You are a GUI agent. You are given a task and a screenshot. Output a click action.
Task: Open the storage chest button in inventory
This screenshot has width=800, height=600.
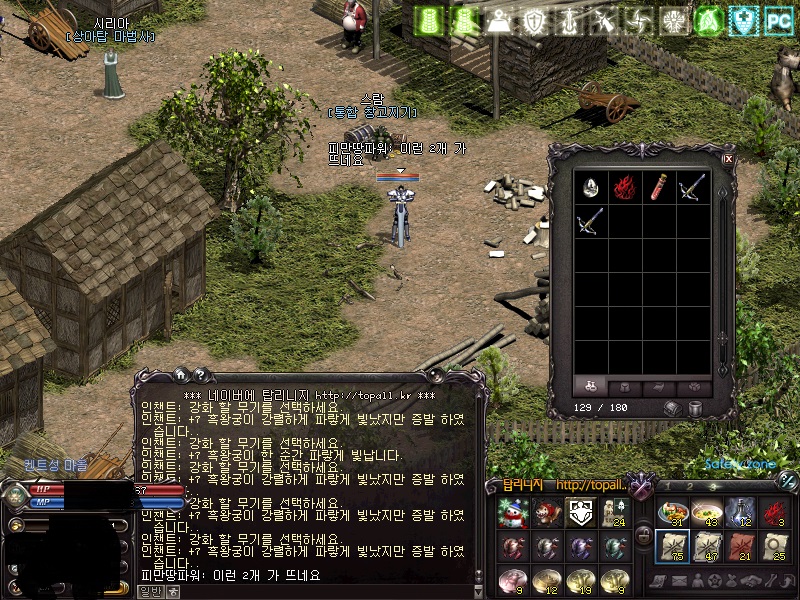tap(674, 408)
